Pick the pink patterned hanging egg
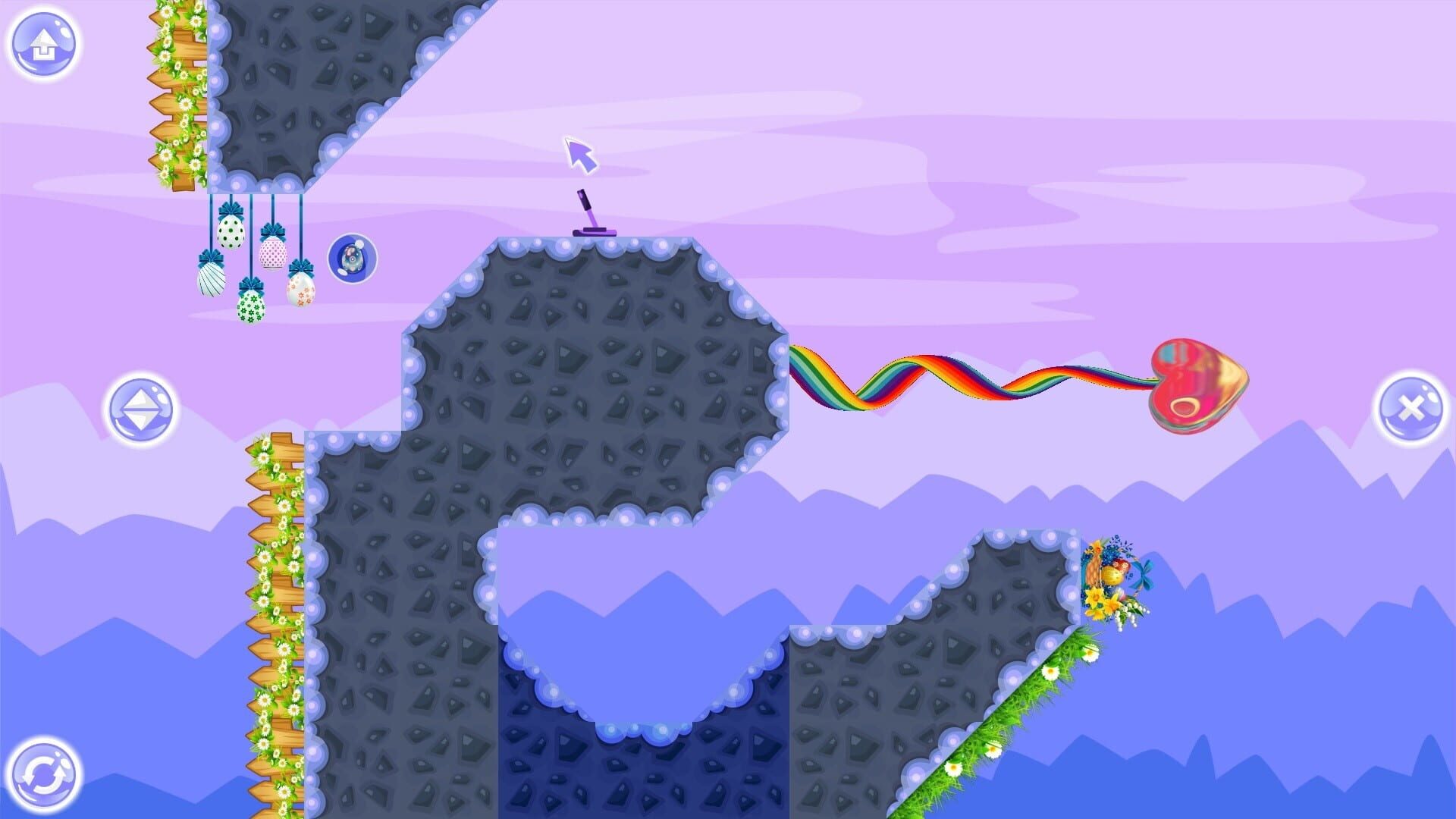The width and height of the screenshot is (1456, 819). pyautogui.click(x=274, y=254)
